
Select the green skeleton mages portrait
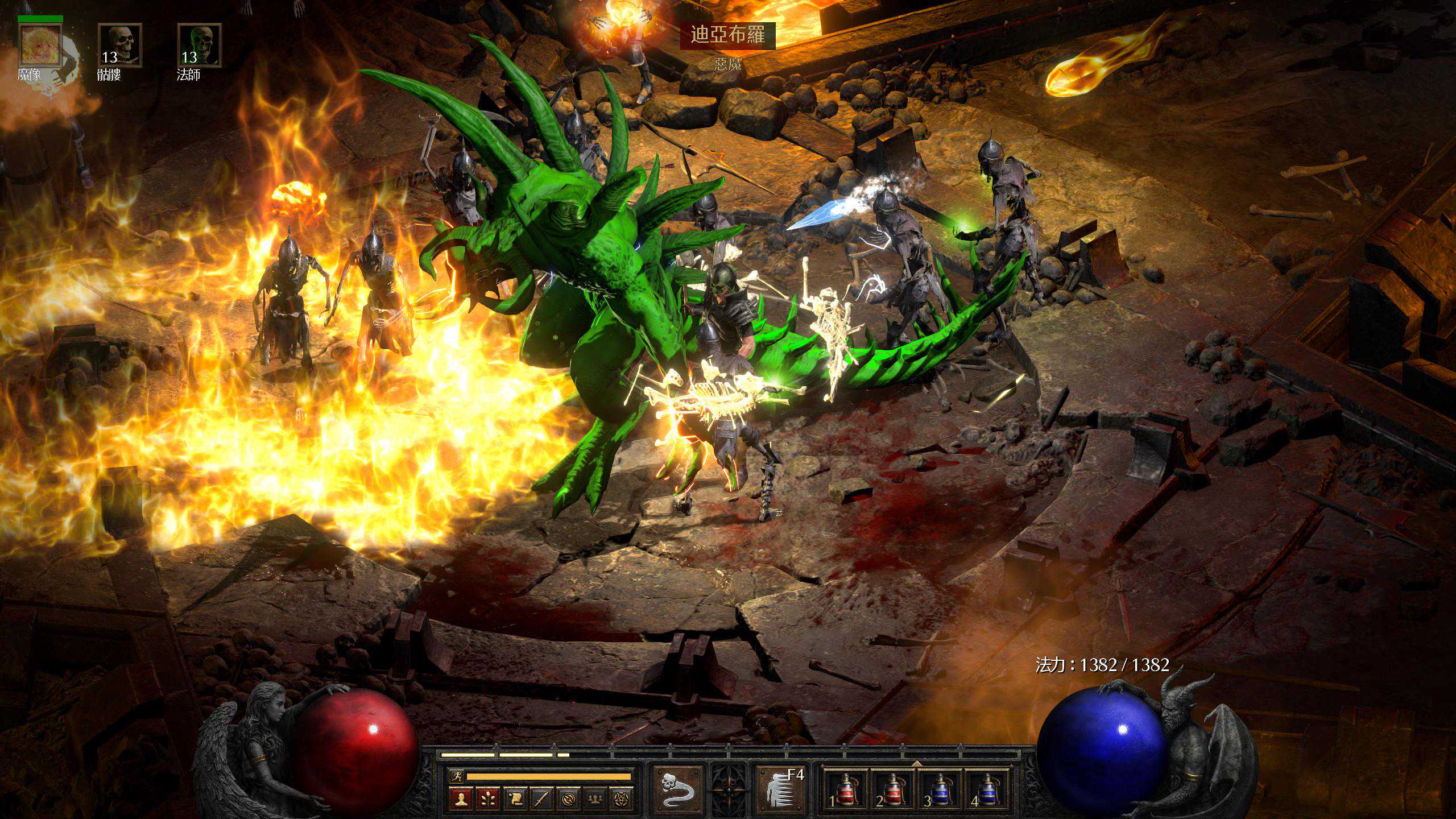coord(199,45)
